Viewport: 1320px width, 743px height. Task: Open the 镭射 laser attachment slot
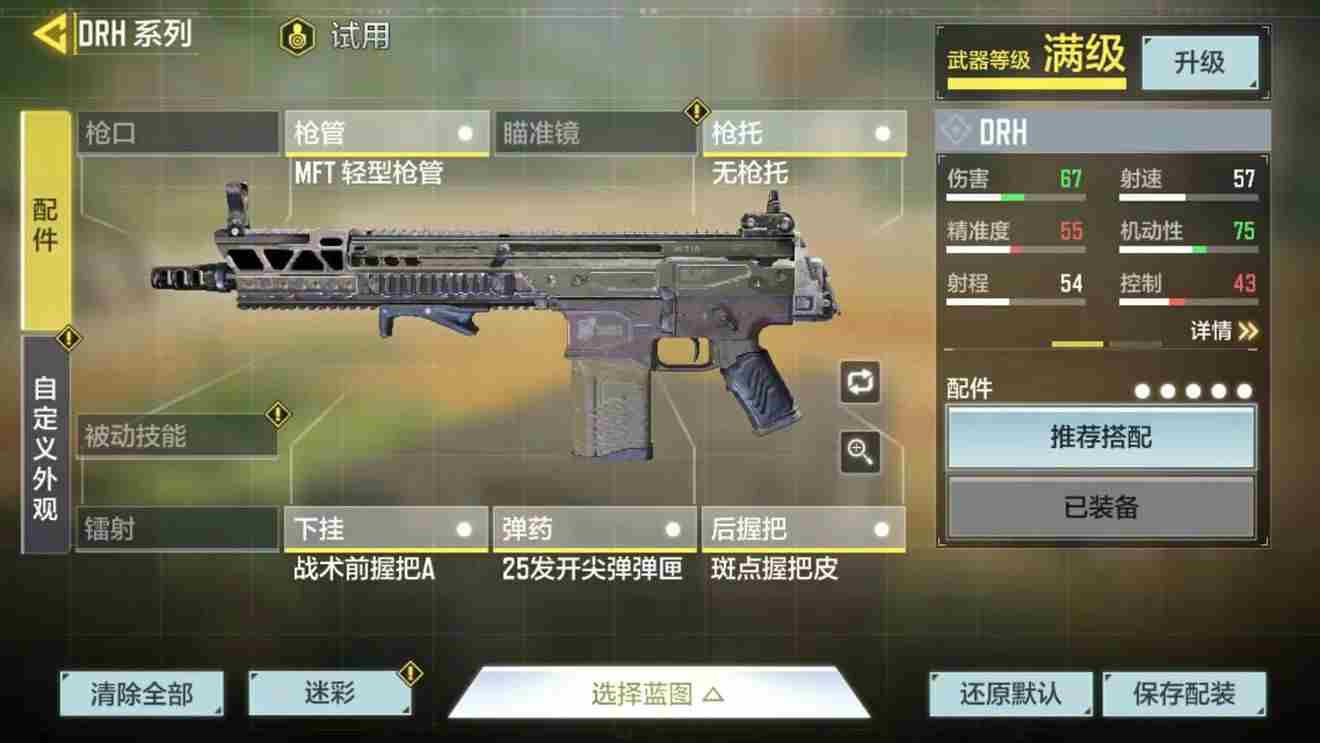[x=178, y=529]
